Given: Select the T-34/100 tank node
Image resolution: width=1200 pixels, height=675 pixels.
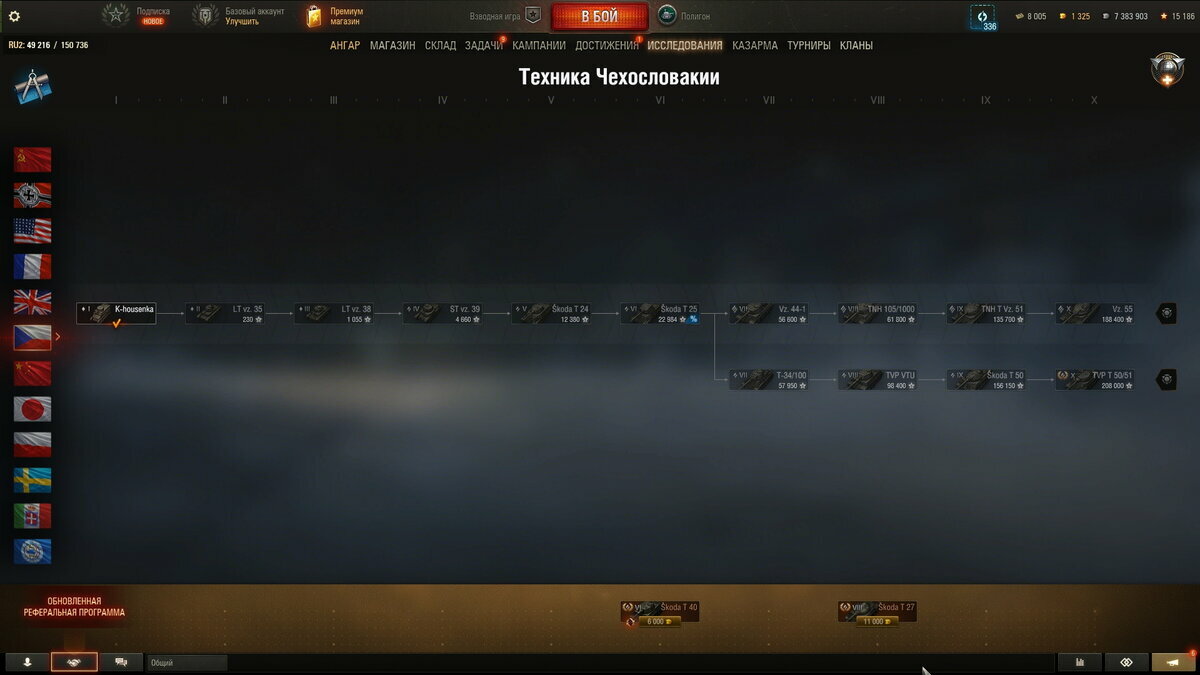Looking at the screenshot, I should coord(769,380).
